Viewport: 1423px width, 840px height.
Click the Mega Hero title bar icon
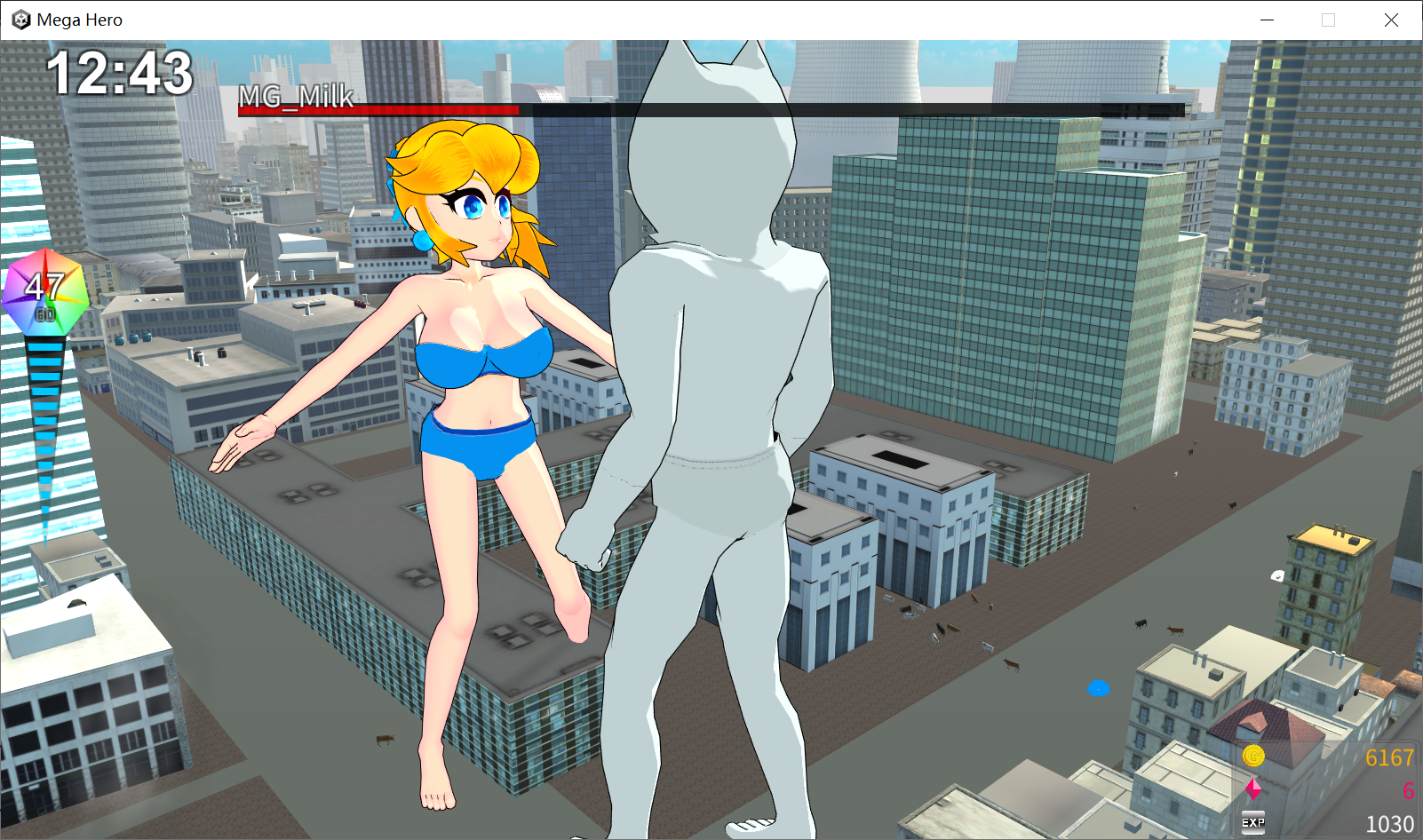click(x=19, y=20)
